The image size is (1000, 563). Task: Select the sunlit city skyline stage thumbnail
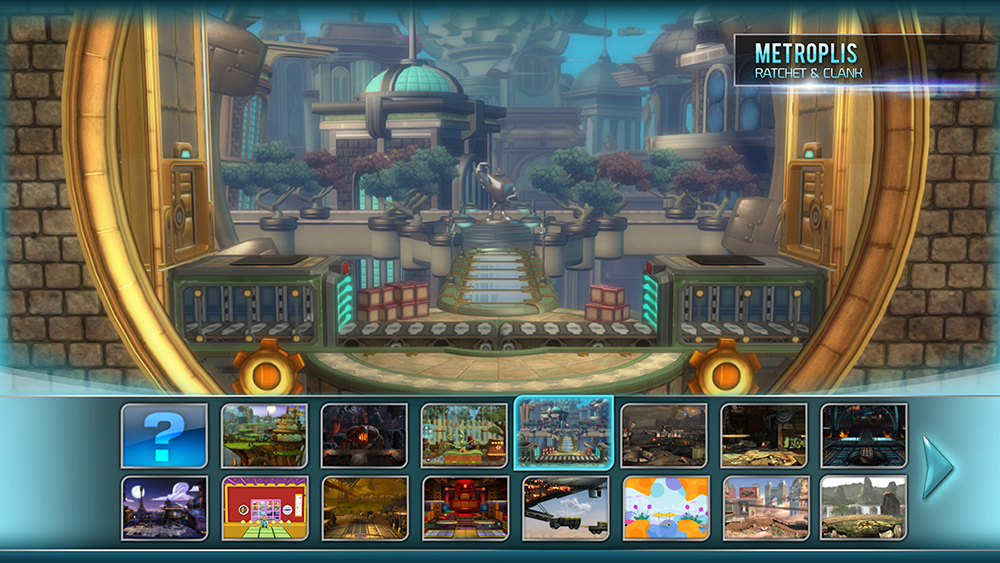click(765, 507)
